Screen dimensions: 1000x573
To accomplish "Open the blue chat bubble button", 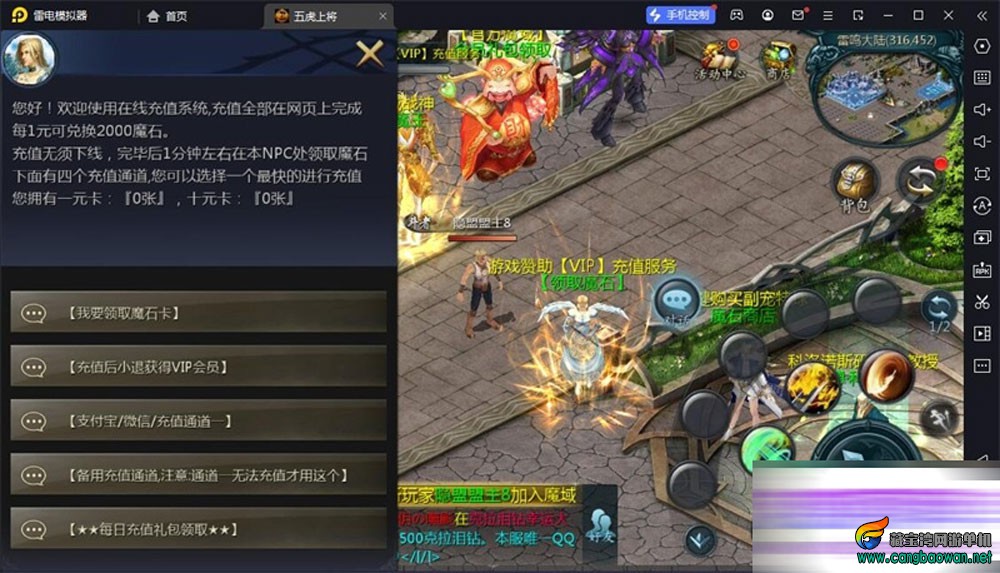I will (677, 300).
